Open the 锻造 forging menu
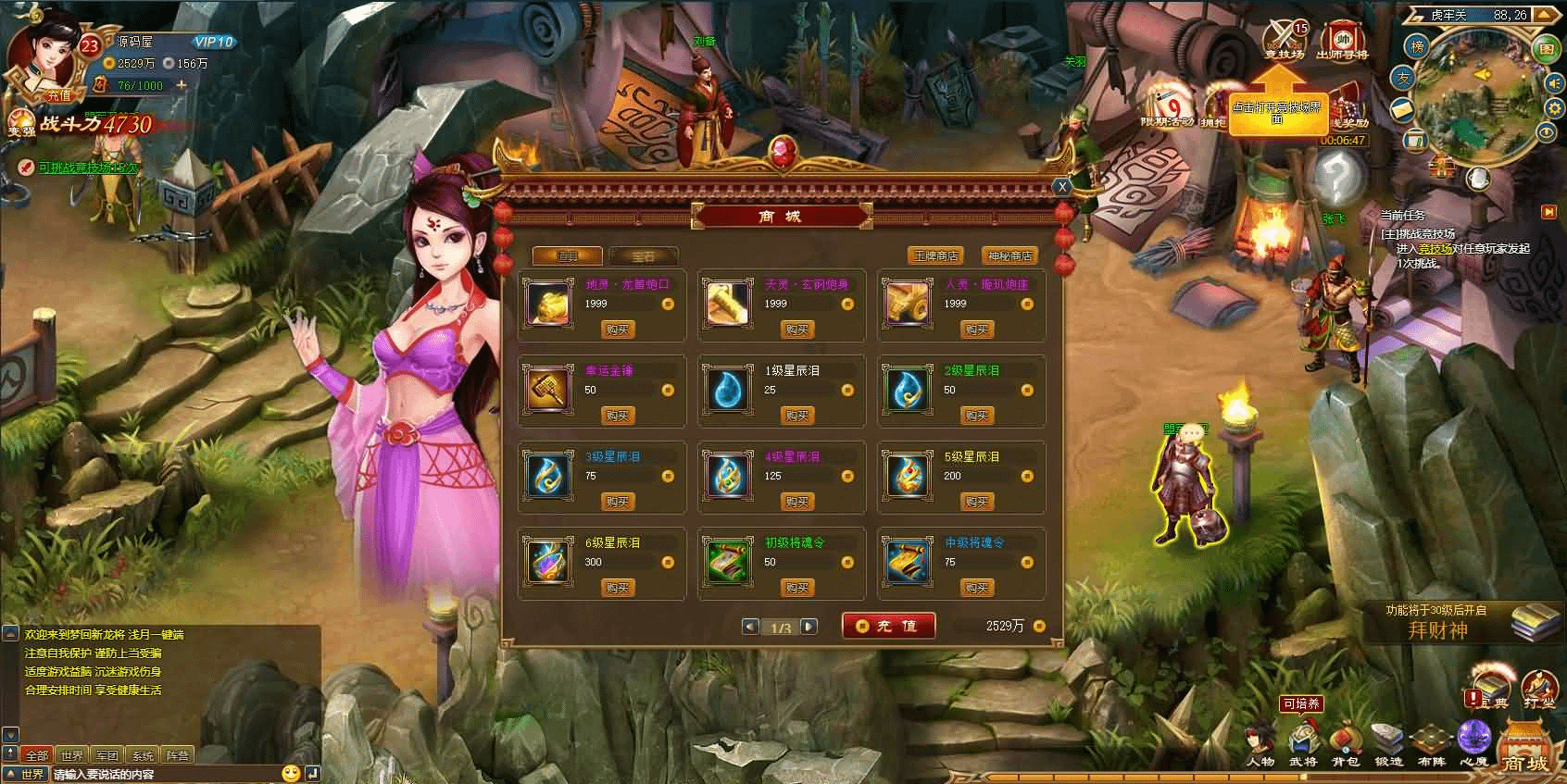 click(x=1388, y=744)
